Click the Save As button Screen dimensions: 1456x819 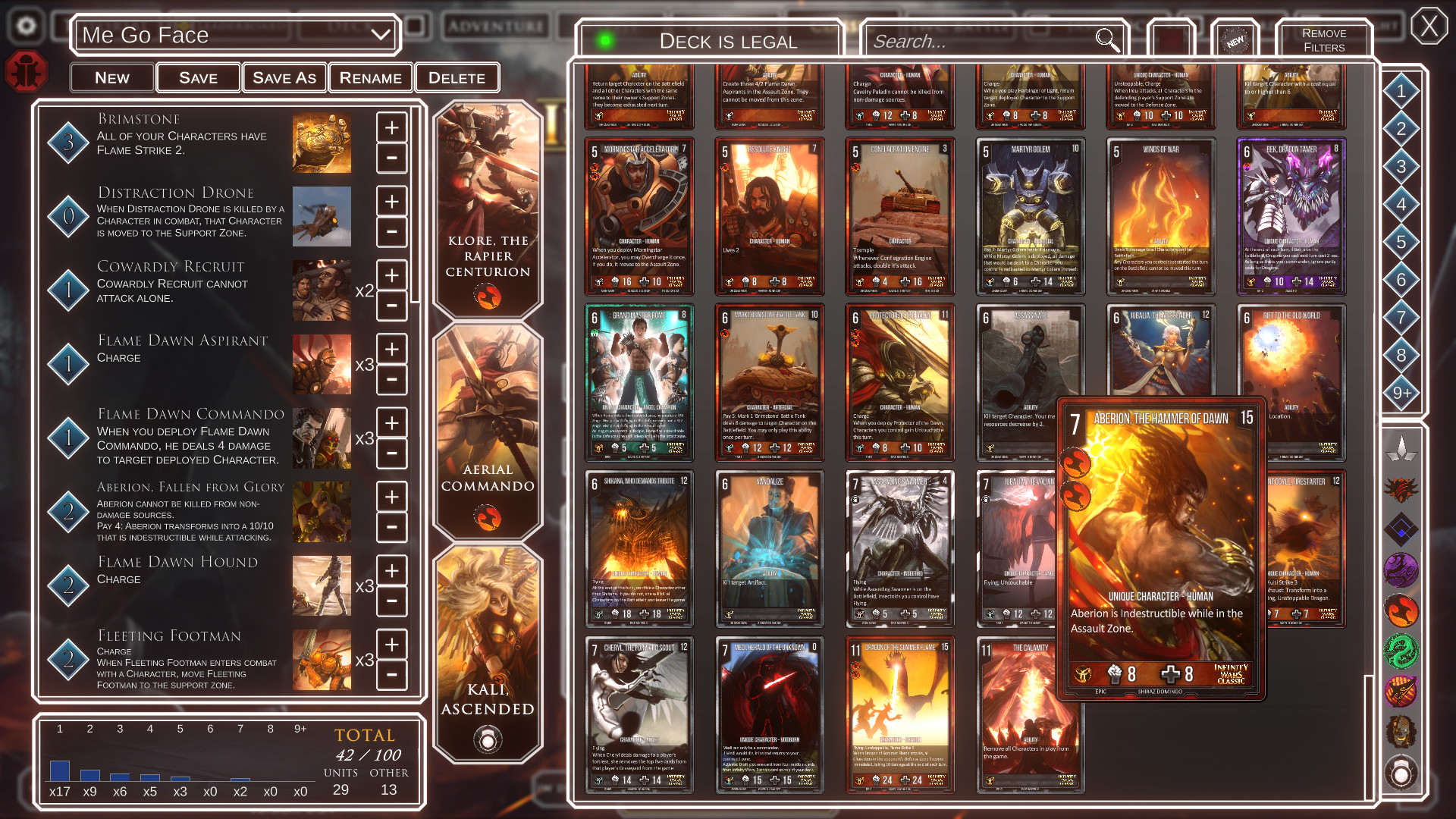[x=284, y=77]
